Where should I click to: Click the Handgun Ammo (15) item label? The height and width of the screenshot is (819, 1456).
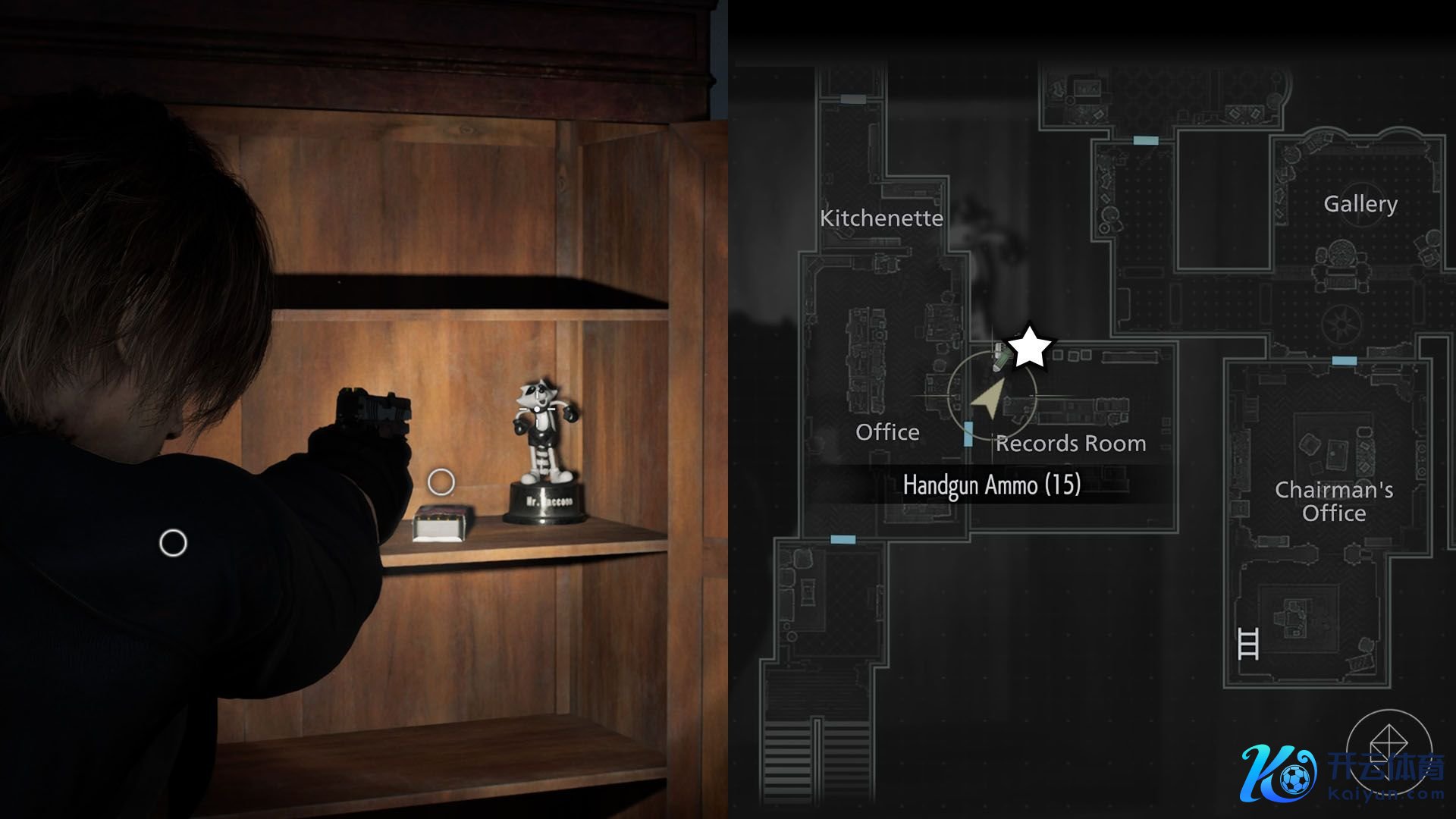click(x=991, y=485)
